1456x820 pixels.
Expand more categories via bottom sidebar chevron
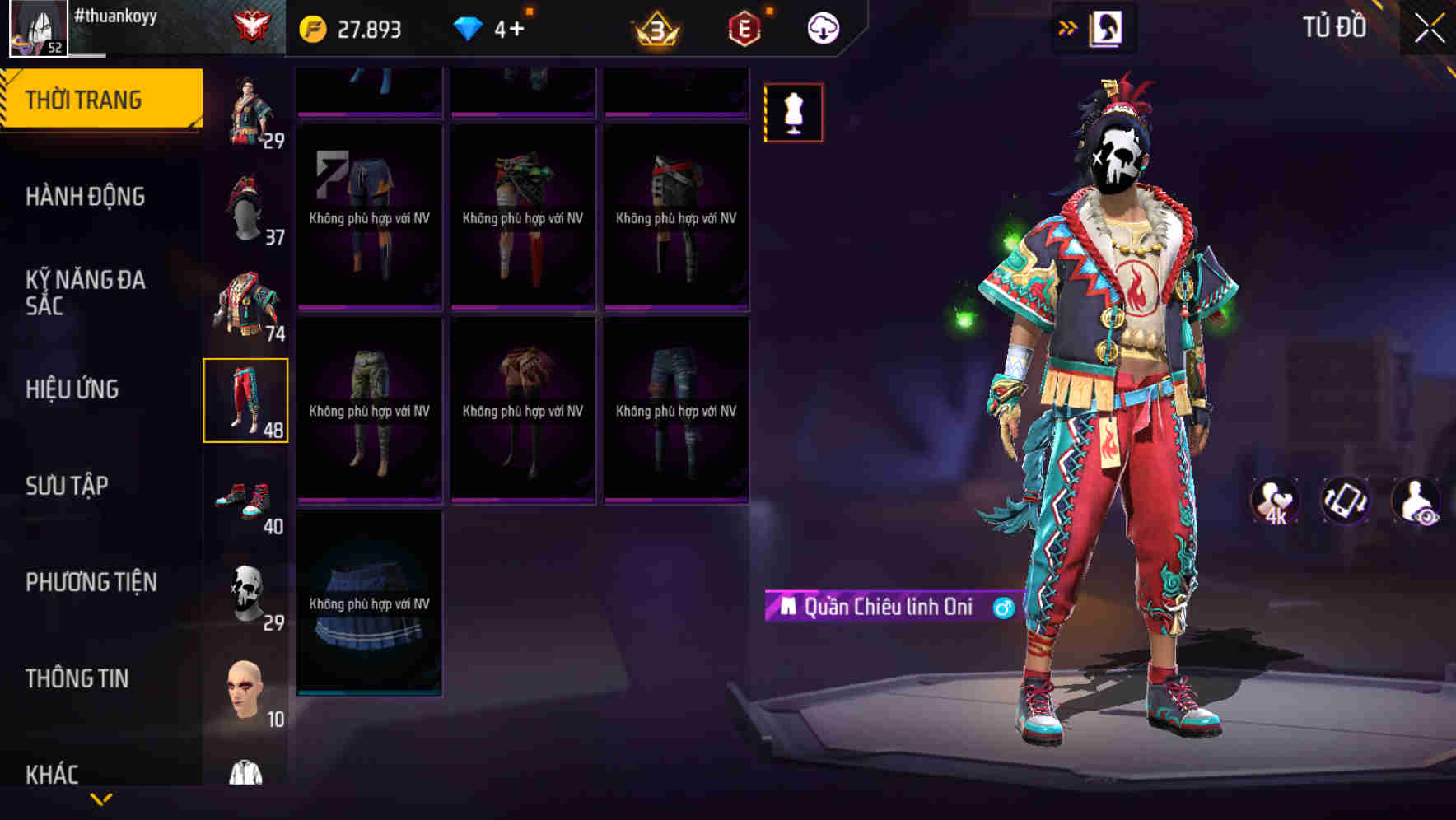tap(100, 798)
